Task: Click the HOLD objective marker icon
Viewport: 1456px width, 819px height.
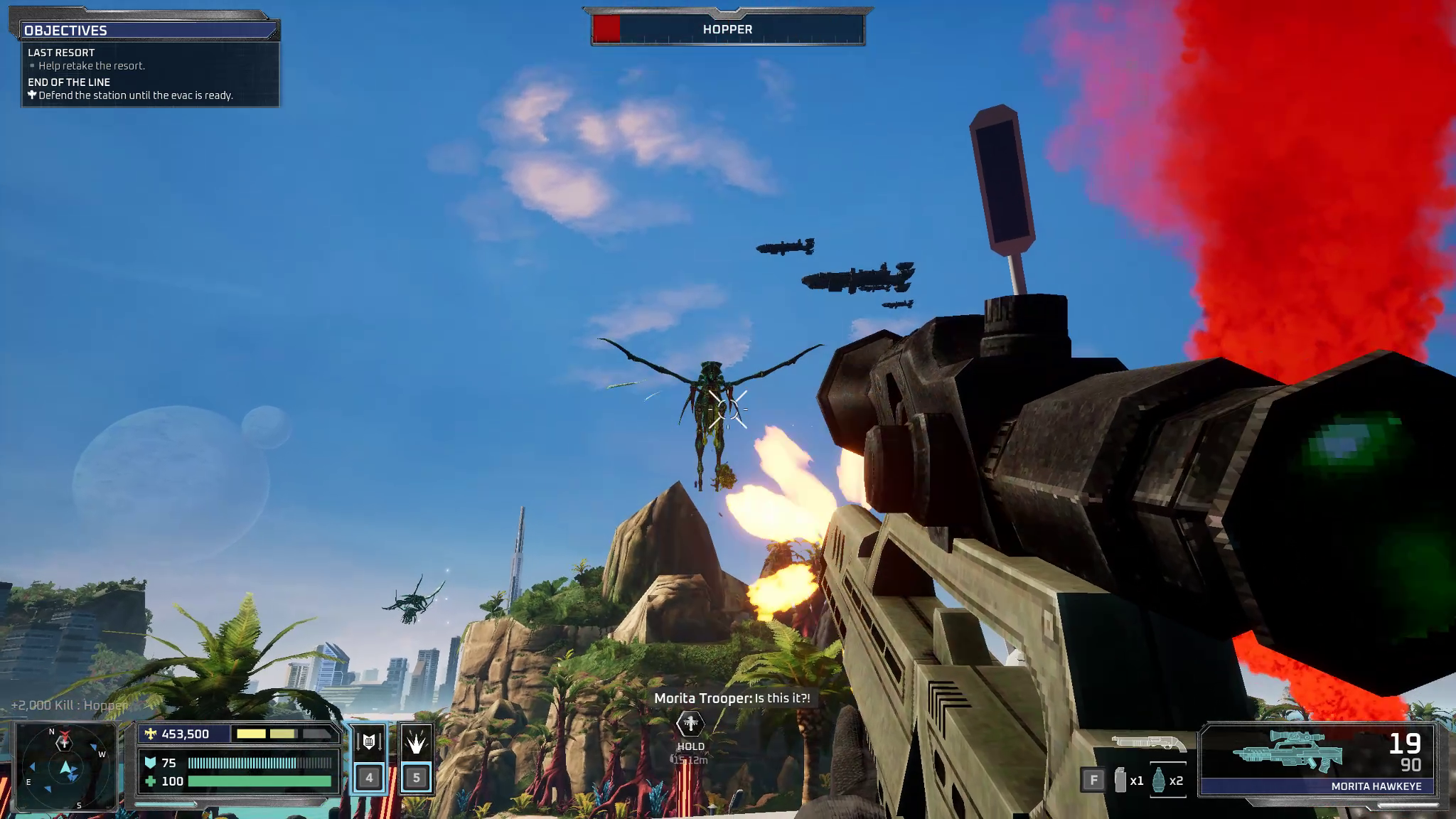Action: 690,724
